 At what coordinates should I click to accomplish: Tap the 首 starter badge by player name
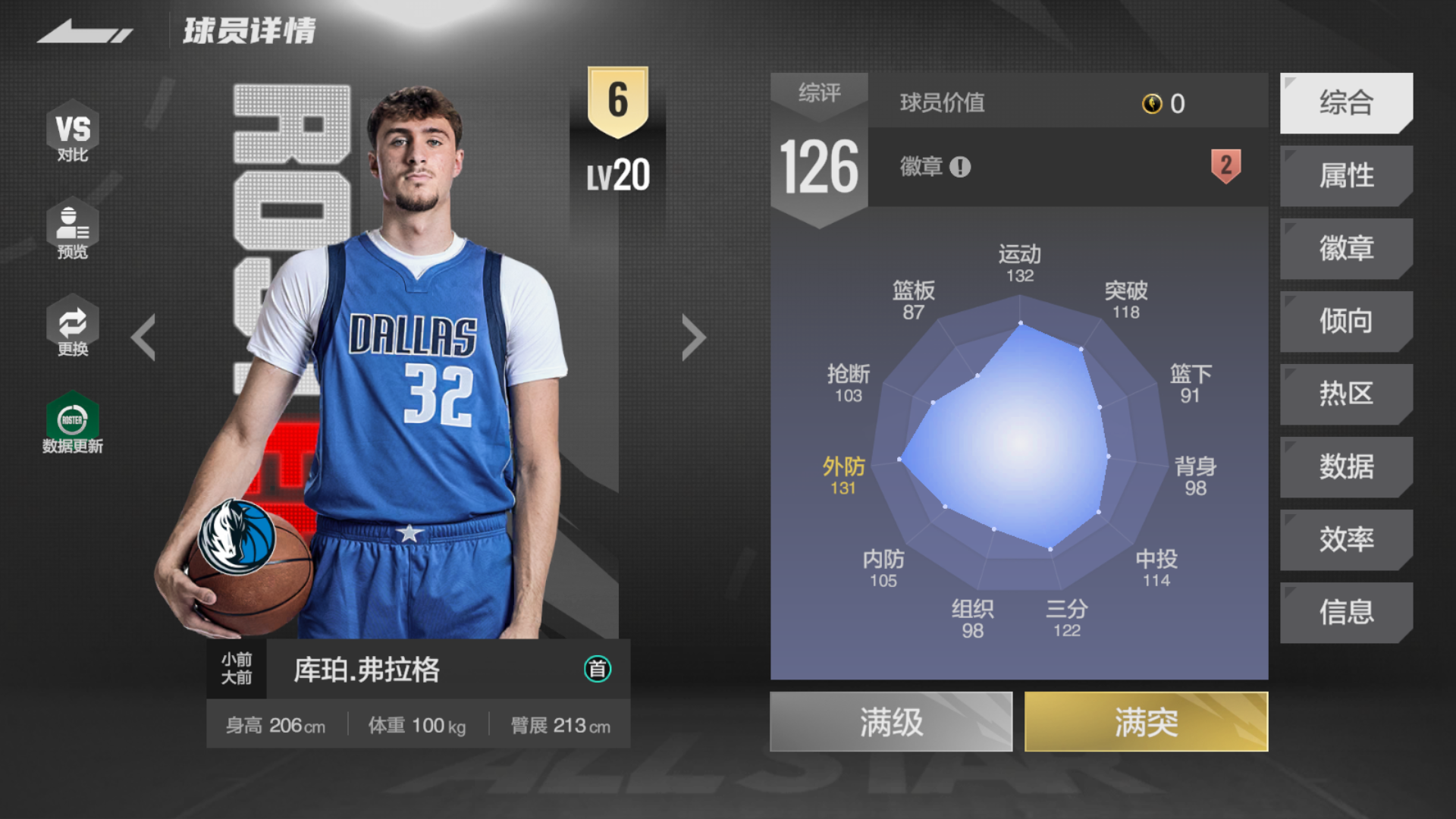tap(598, 669)
